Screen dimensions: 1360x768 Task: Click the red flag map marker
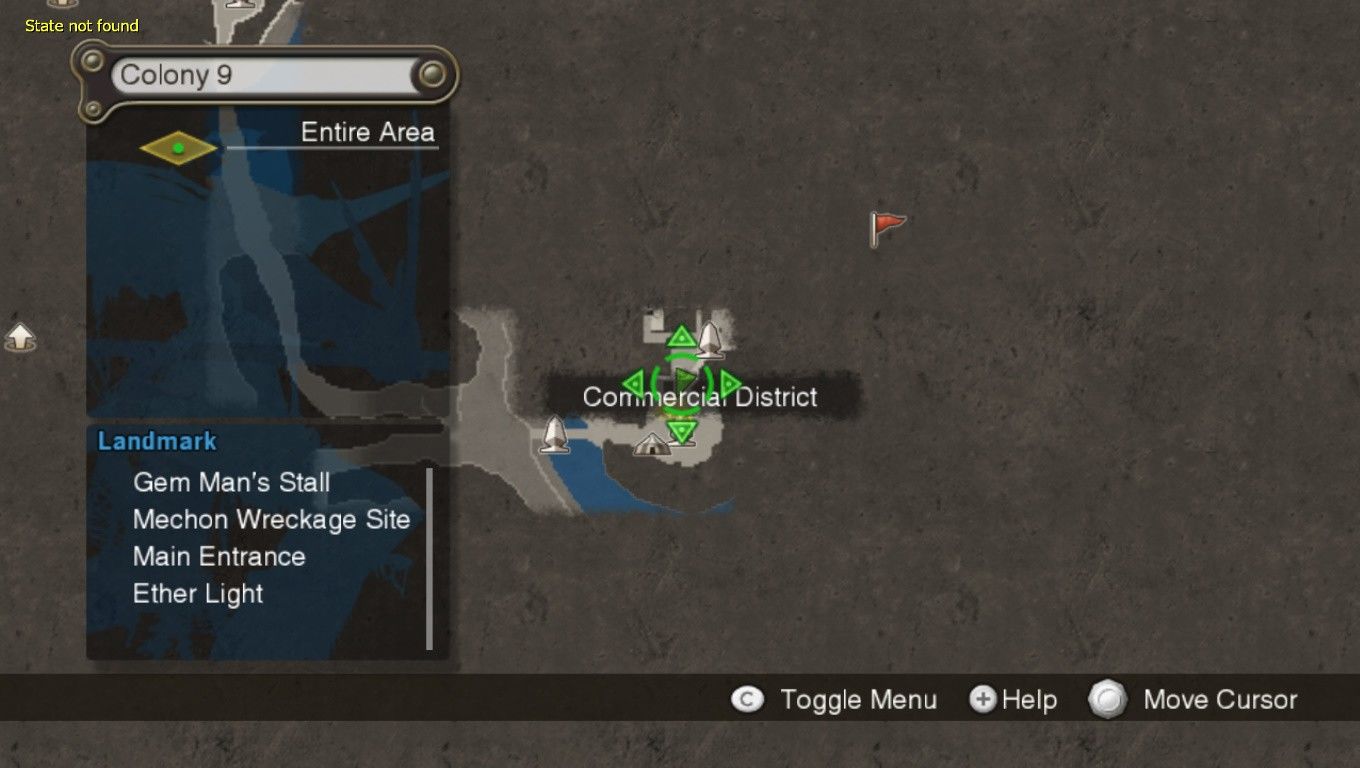coord(885,228)
